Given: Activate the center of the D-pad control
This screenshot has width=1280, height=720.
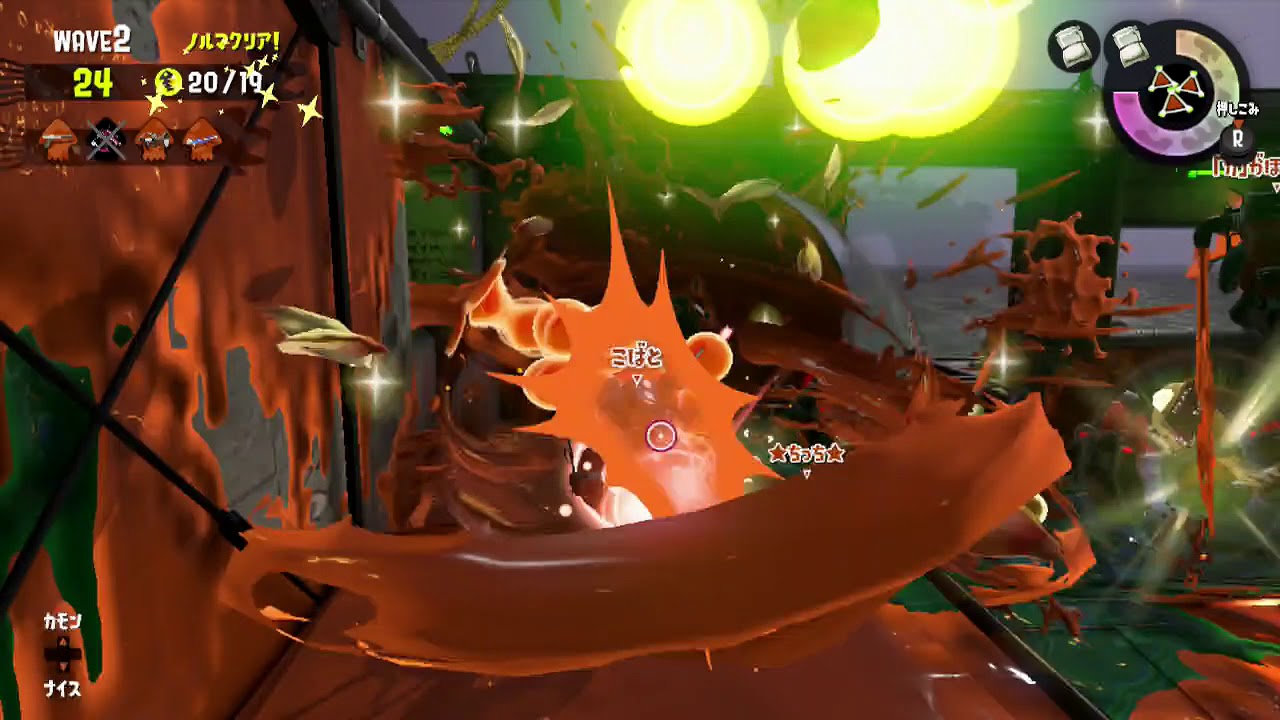Looking at the screenshot, I should [x=62, y=652].
